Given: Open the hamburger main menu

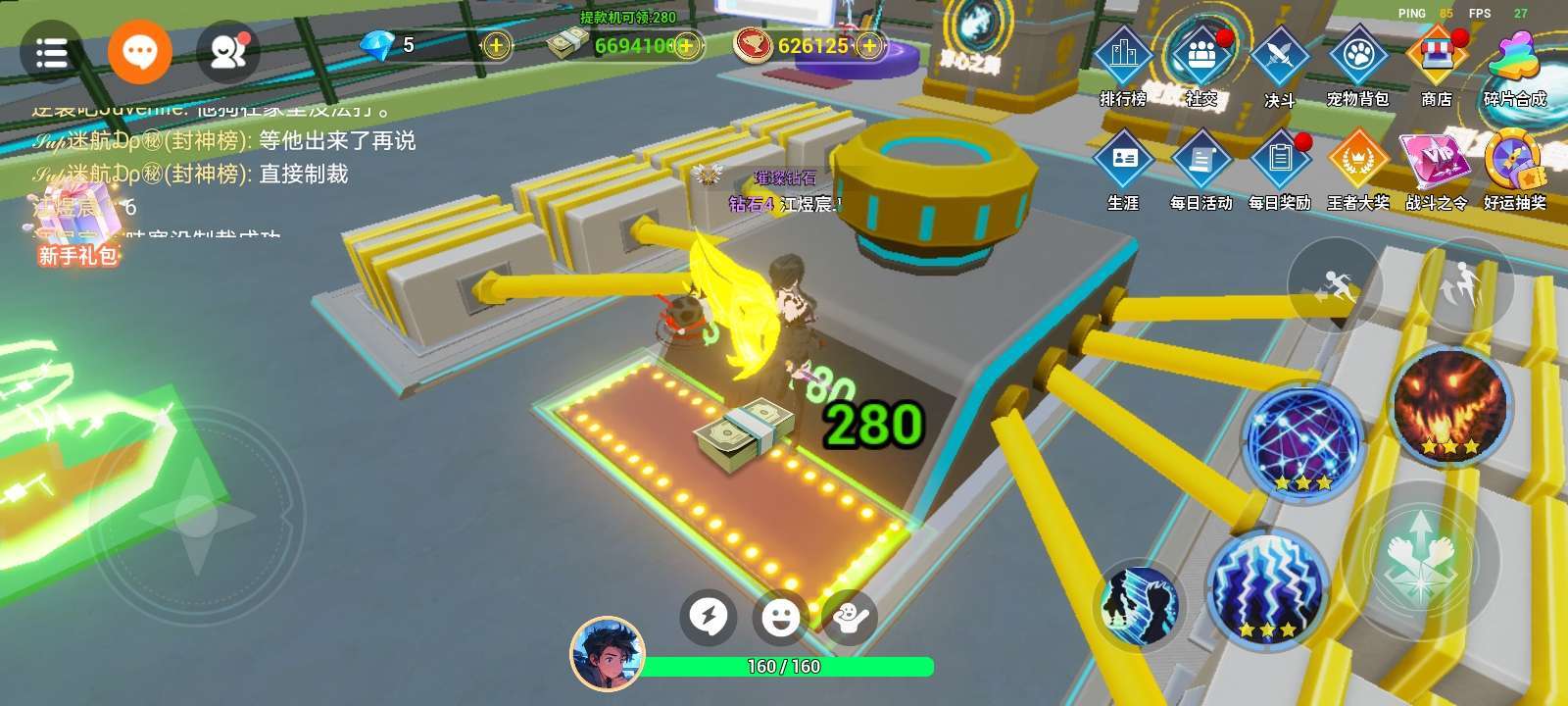Looking at the screenshot, I should click(52, 53).
